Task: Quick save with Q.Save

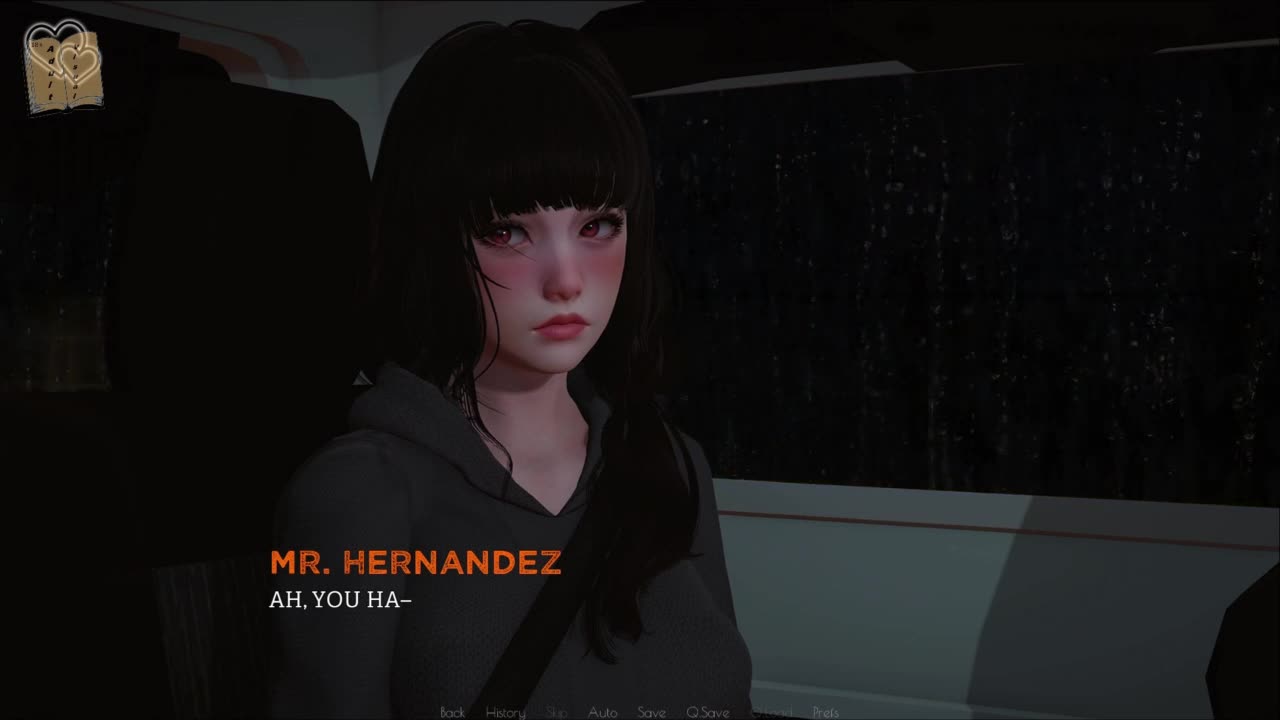Action: tap(707, 712)
